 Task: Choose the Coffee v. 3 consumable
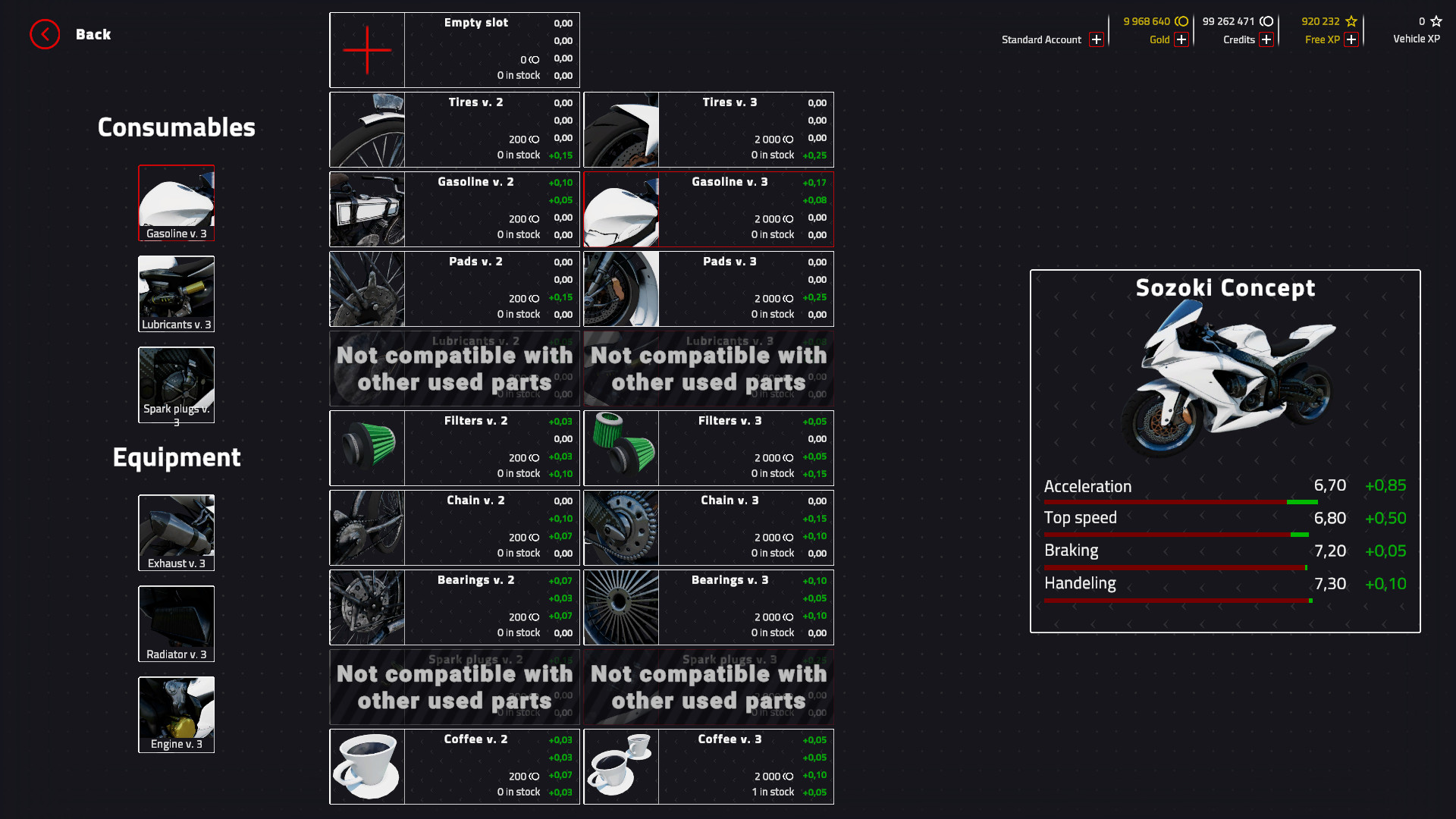[x=708, y=766]
